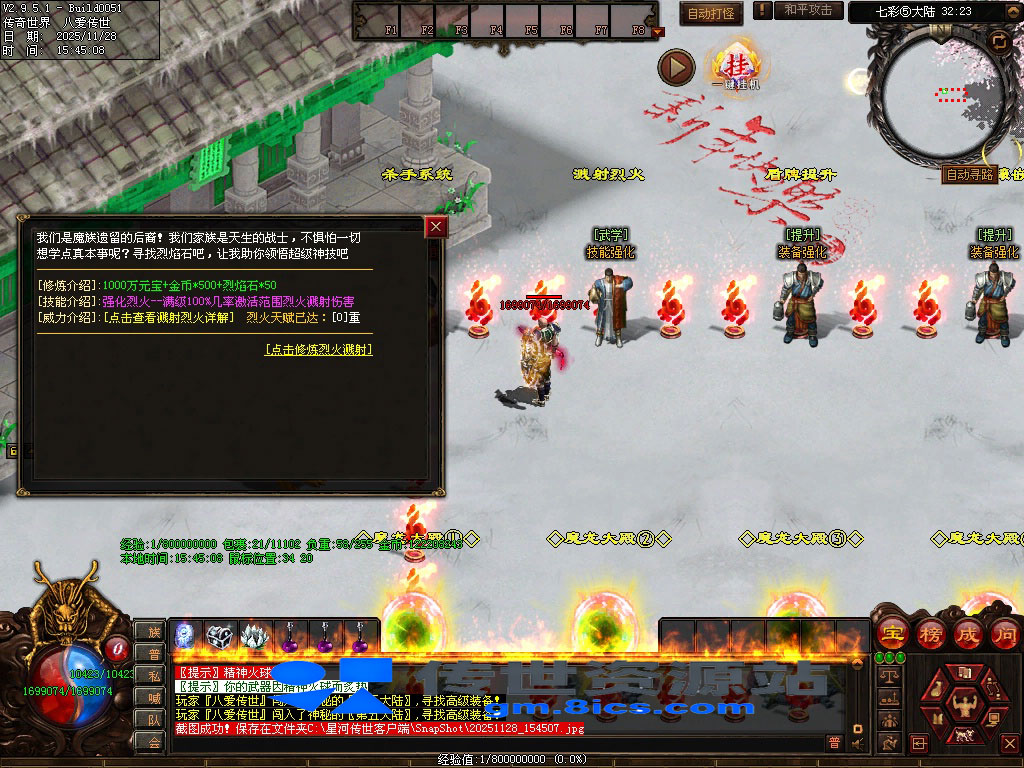Select the 队 team chat tab
The width and height of the screenshot is (1024, 768).
153,719
